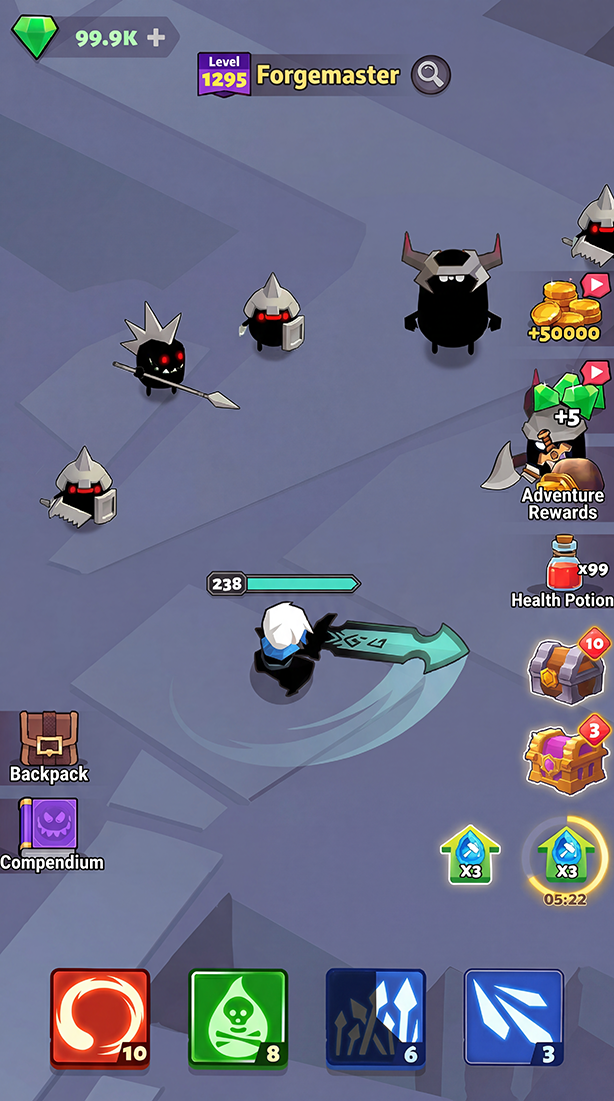This screenshot has height=1101, width=614.
Task: Use the green poison skull skill
Action: [x=238, y=1017]
